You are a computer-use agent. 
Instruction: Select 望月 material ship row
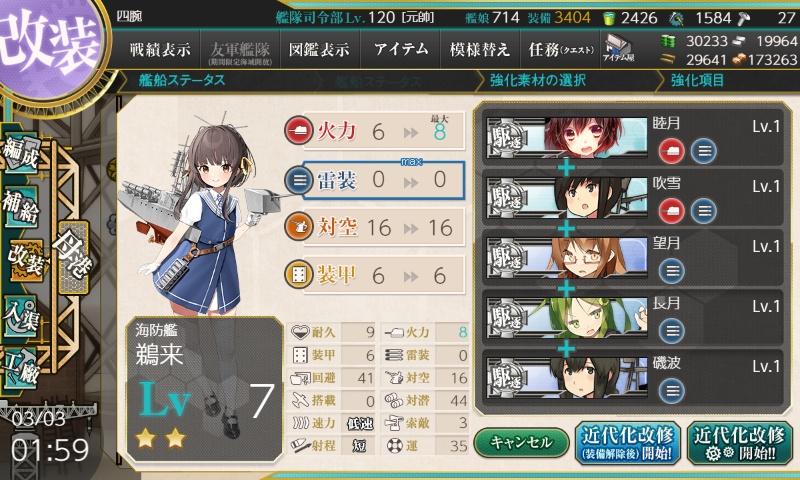pyautogui.click(x=633, y=257)
